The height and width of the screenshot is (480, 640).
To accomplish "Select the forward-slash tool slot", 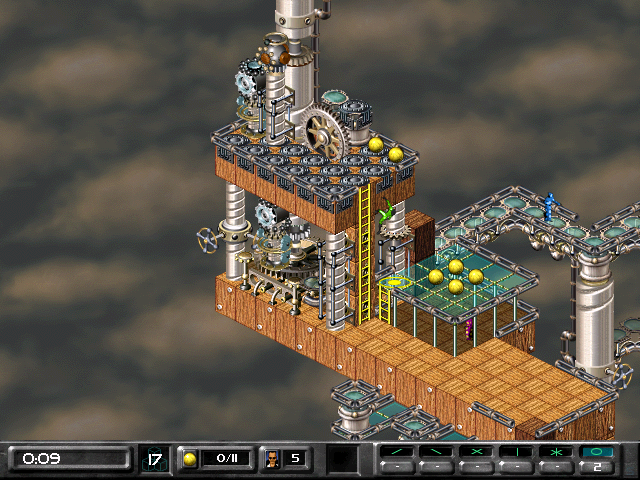I will (x=396, y=453).
